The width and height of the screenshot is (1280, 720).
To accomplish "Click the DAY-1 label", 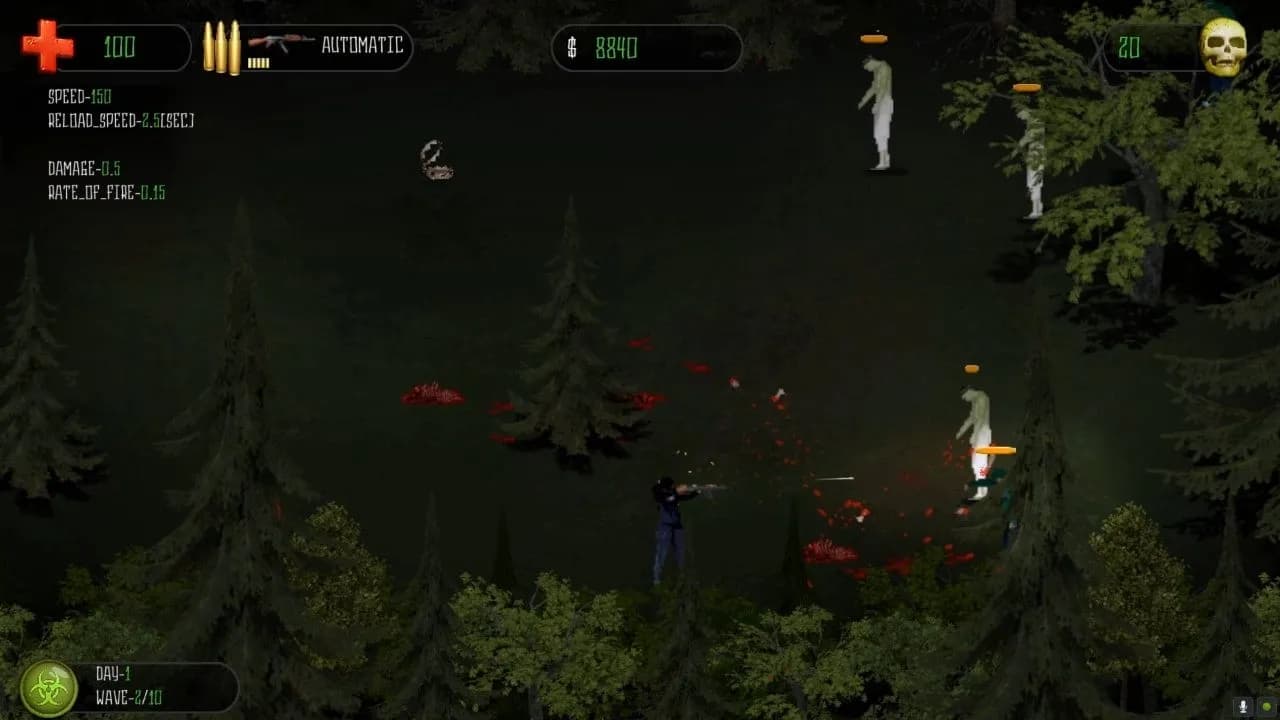I will click(x=113, y=674).
